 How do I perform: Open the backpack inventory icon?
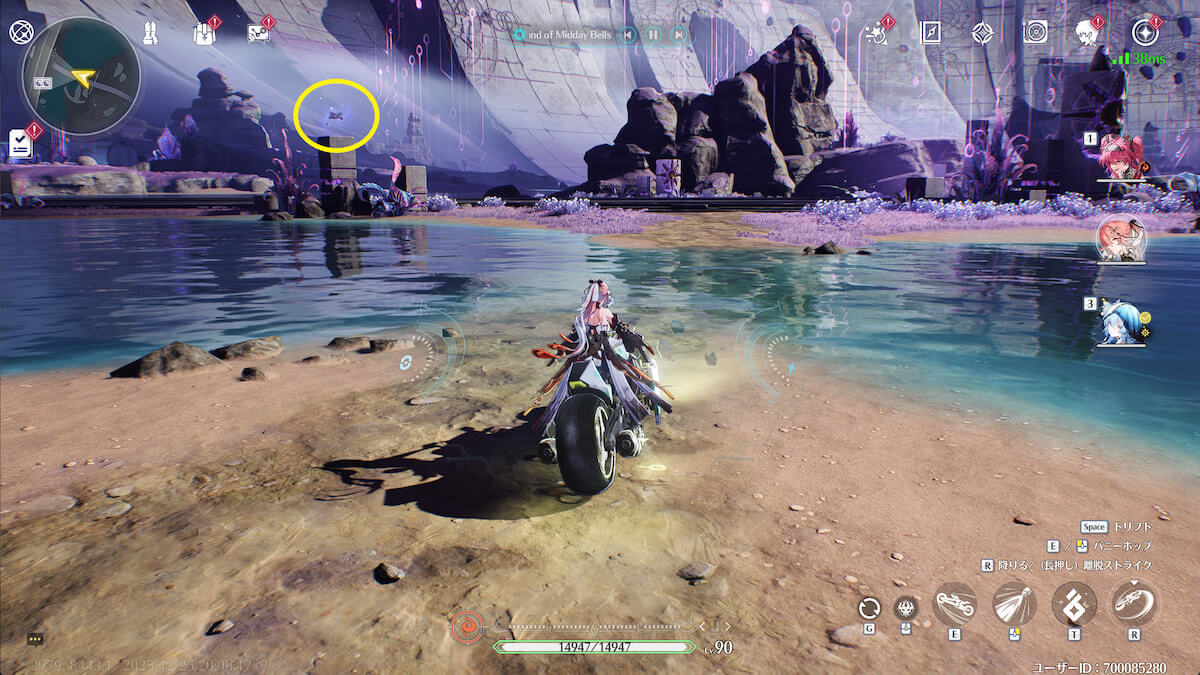point(203,33)
